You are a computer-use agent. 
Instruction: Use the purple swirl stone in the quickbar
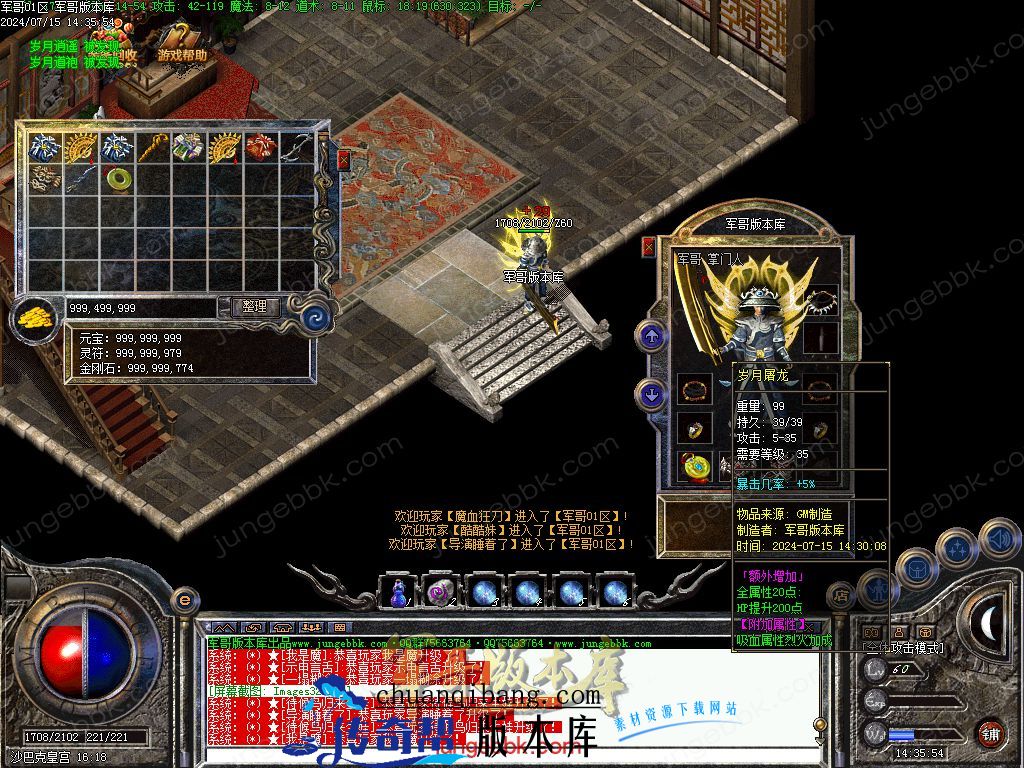click(x=440, y=592)
